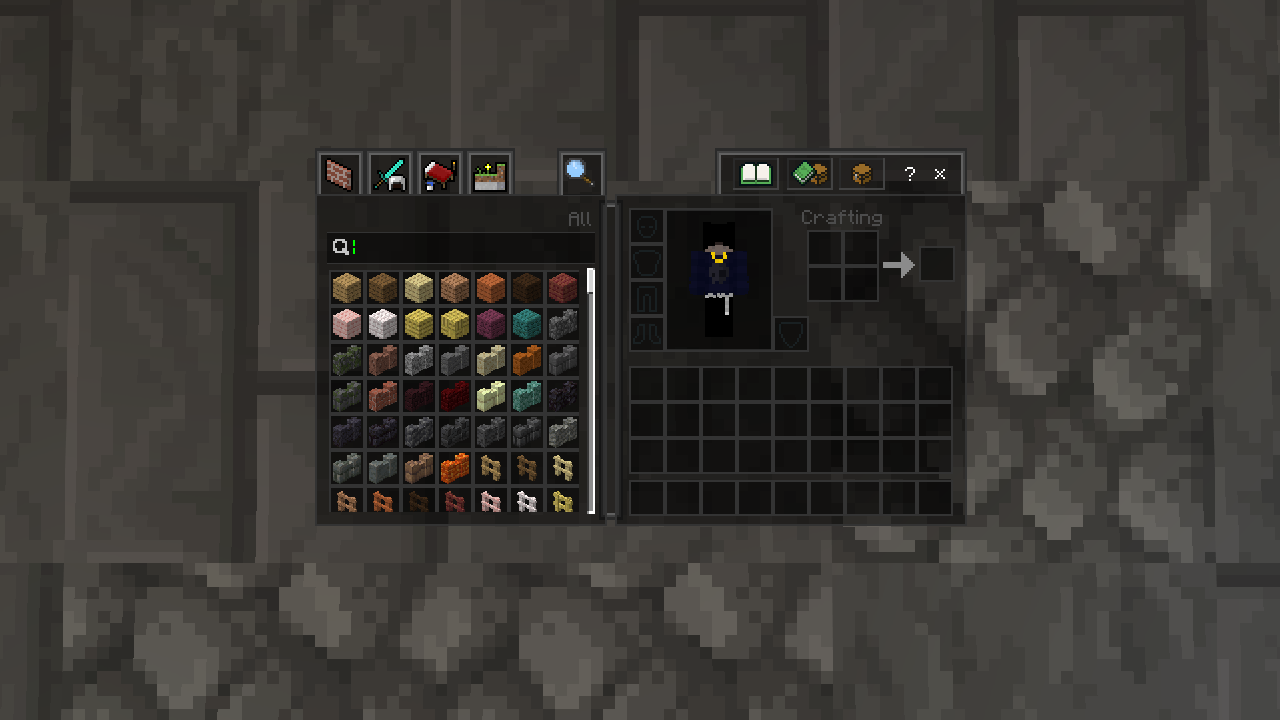Pick the pink cherry planks block
Screen dimensions: 1280x720
pos(346,323)
